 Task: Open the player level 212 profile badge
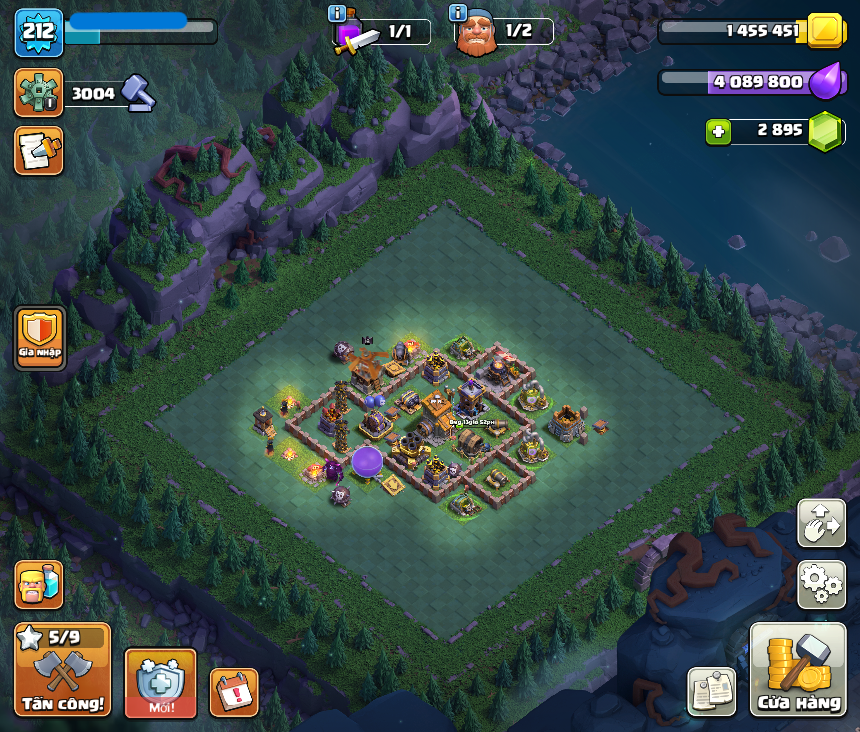(x=39, y=32)
